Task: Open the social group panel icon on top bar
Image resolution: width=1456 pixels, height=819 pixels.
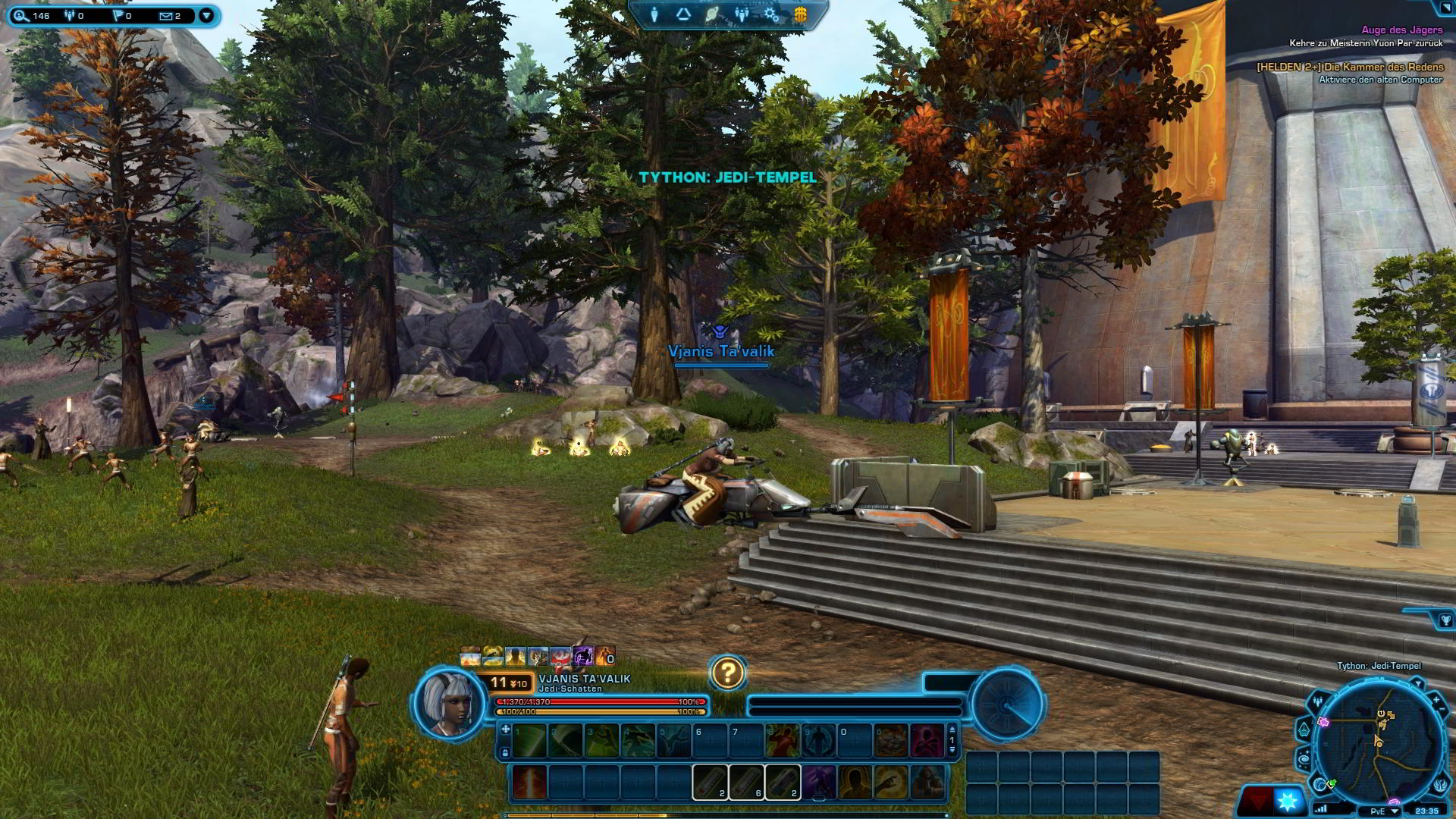Action: click(742, 13)
